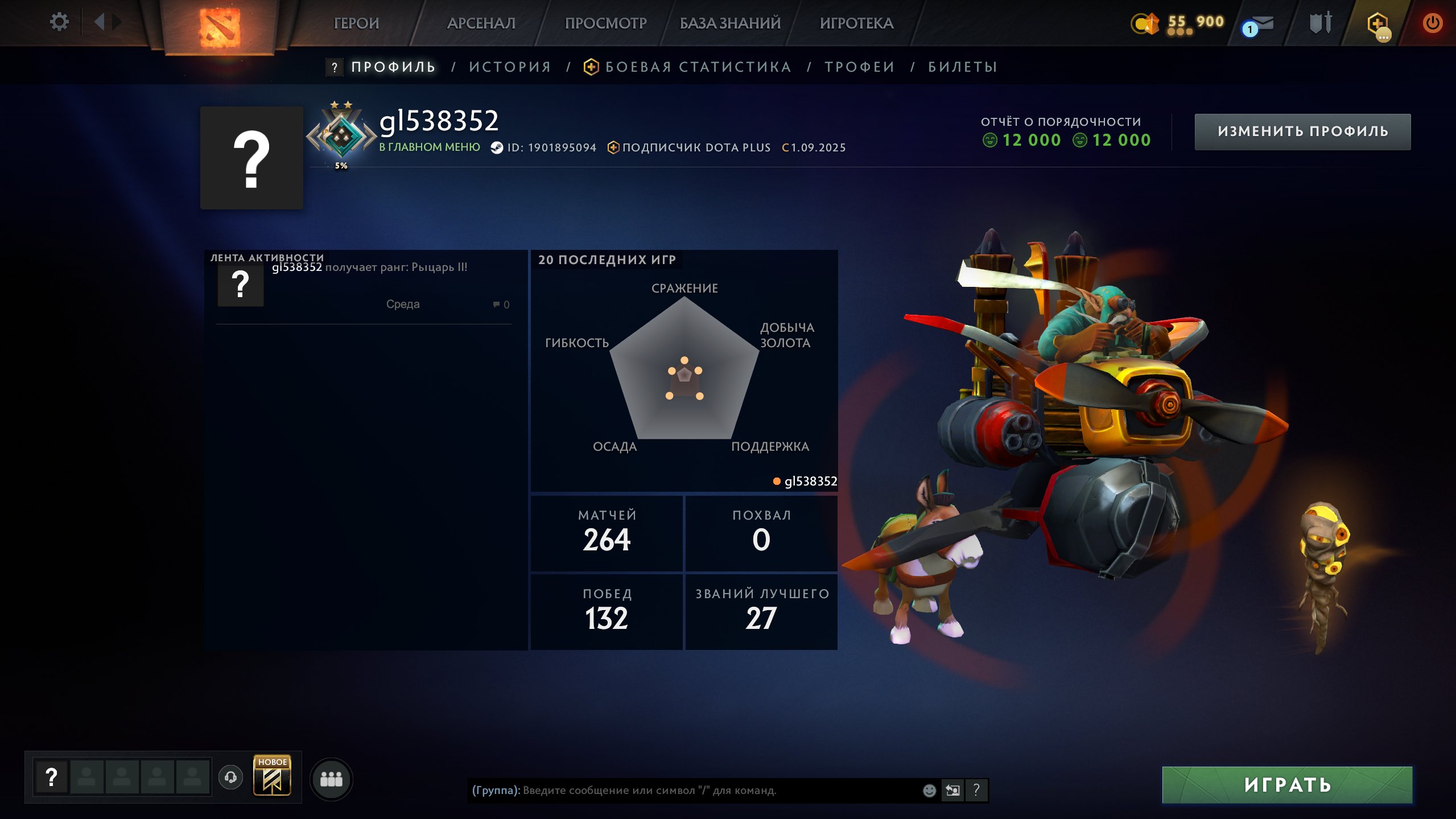1456x819 pixels.
Task: Open the ГЕРОИ menu
Action: (x=356, y=23)
